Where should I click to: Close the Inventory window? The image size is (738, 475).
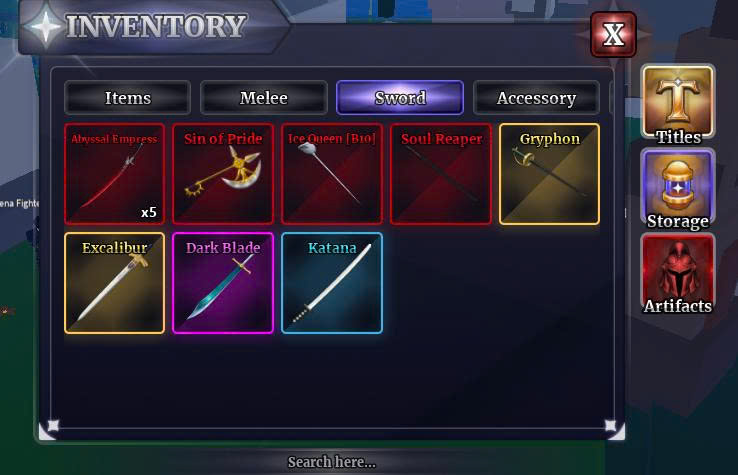613,36
